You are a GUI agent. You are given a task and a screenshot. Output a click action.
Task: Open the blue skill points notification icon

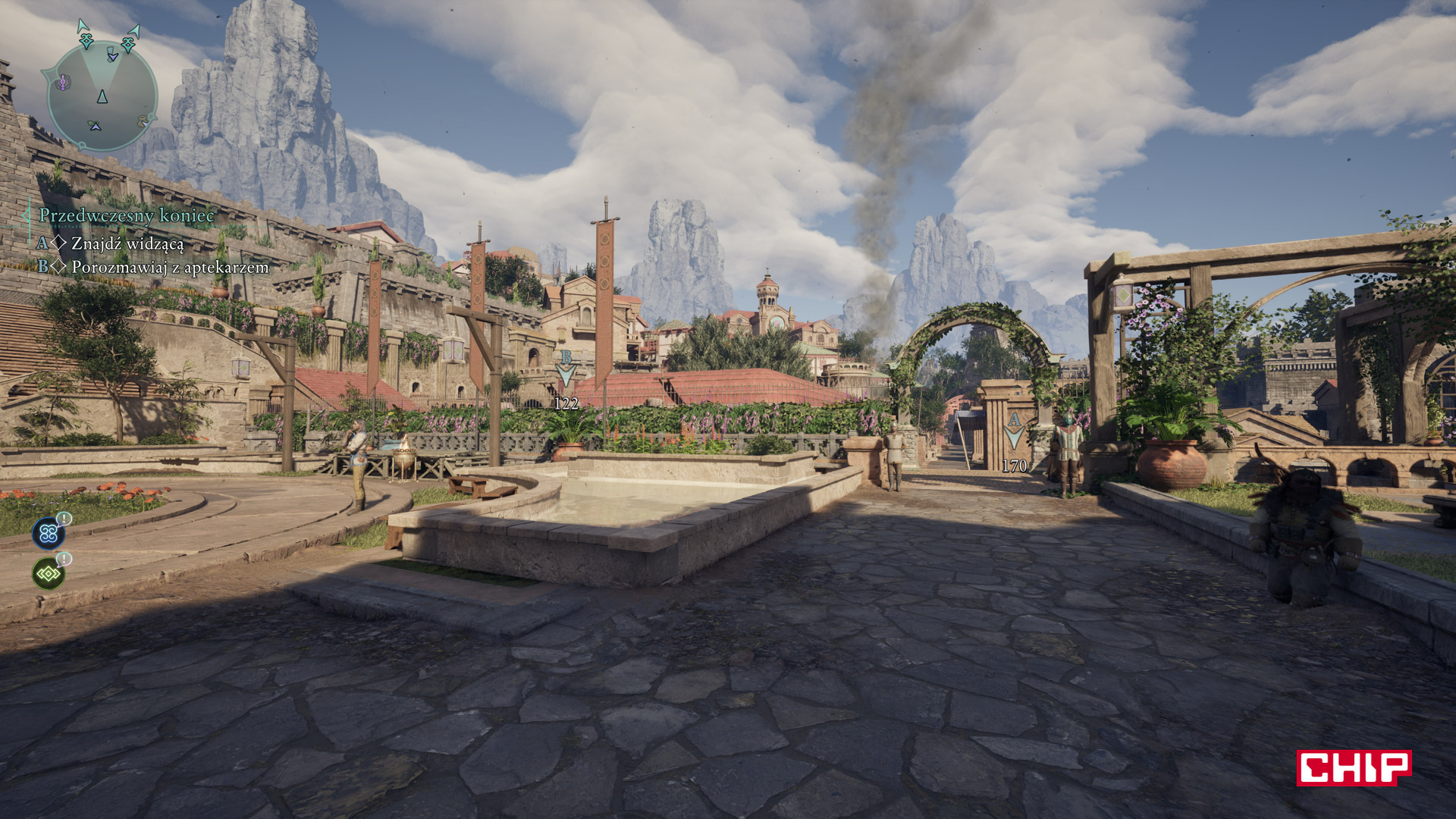(49, 532)
